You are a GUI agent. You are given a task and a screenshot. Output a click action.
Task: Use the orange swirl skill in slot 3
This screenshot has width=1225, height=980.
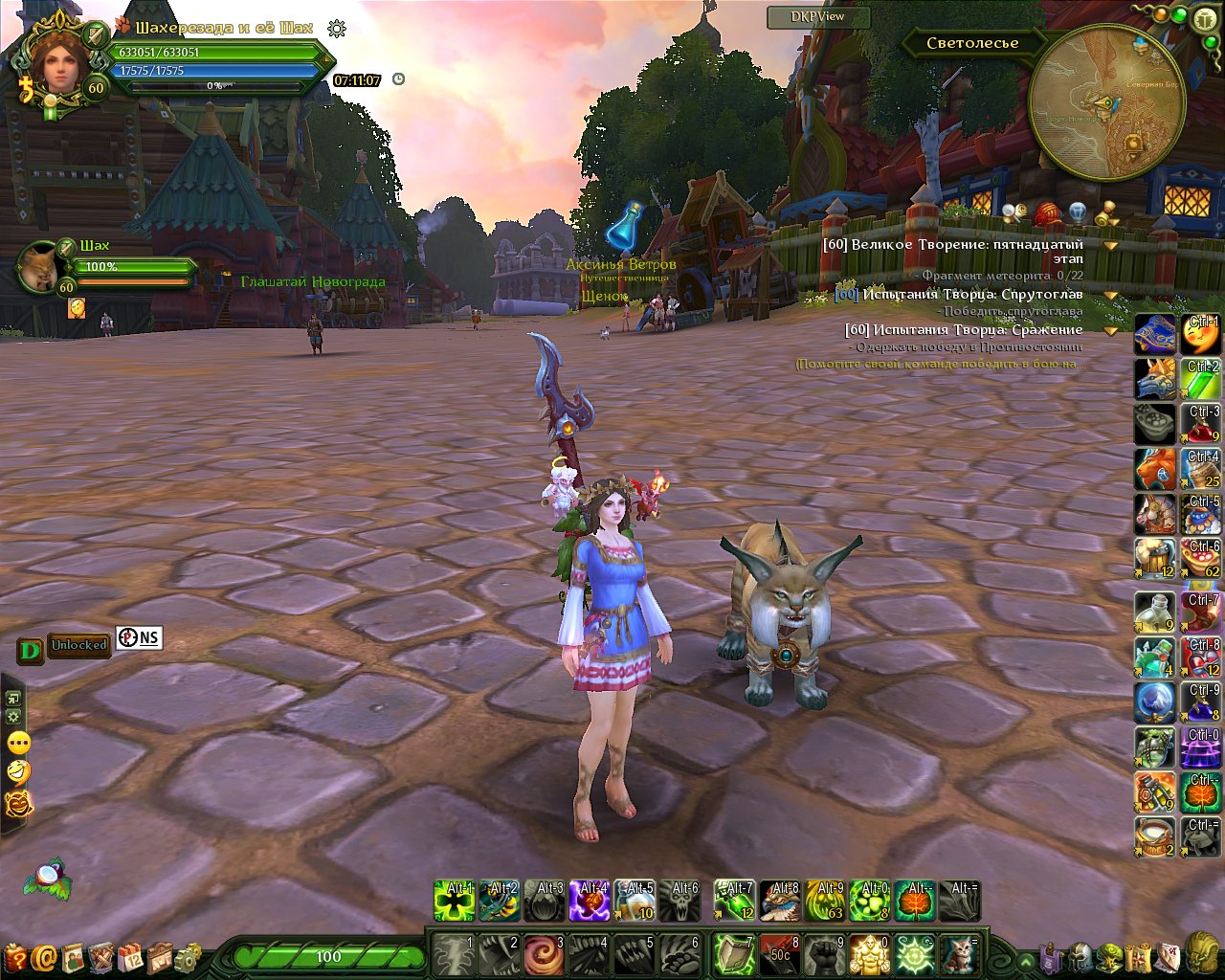546,955
